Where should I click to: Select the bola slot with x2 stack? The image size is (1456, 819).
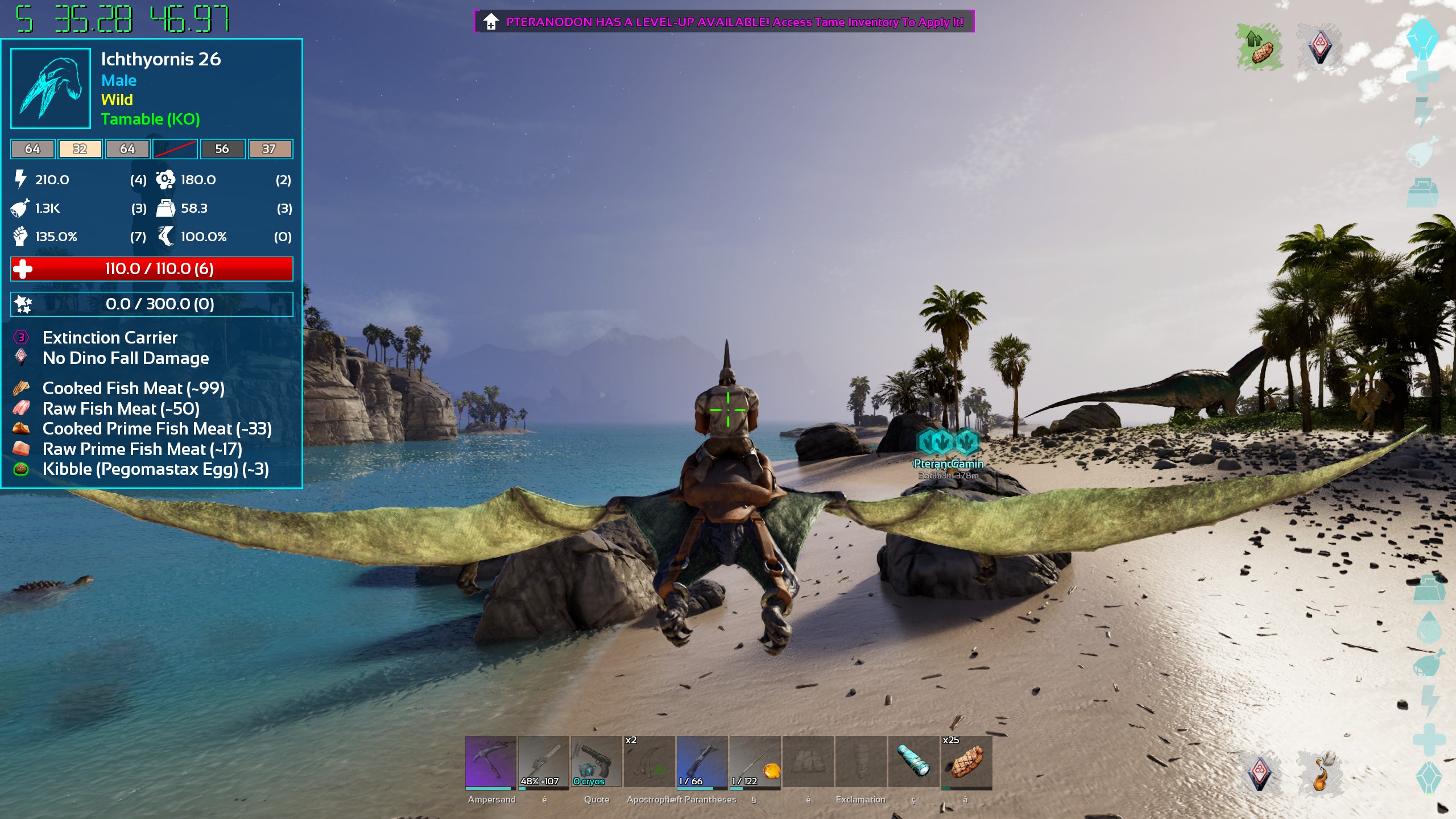pos(649,762)
